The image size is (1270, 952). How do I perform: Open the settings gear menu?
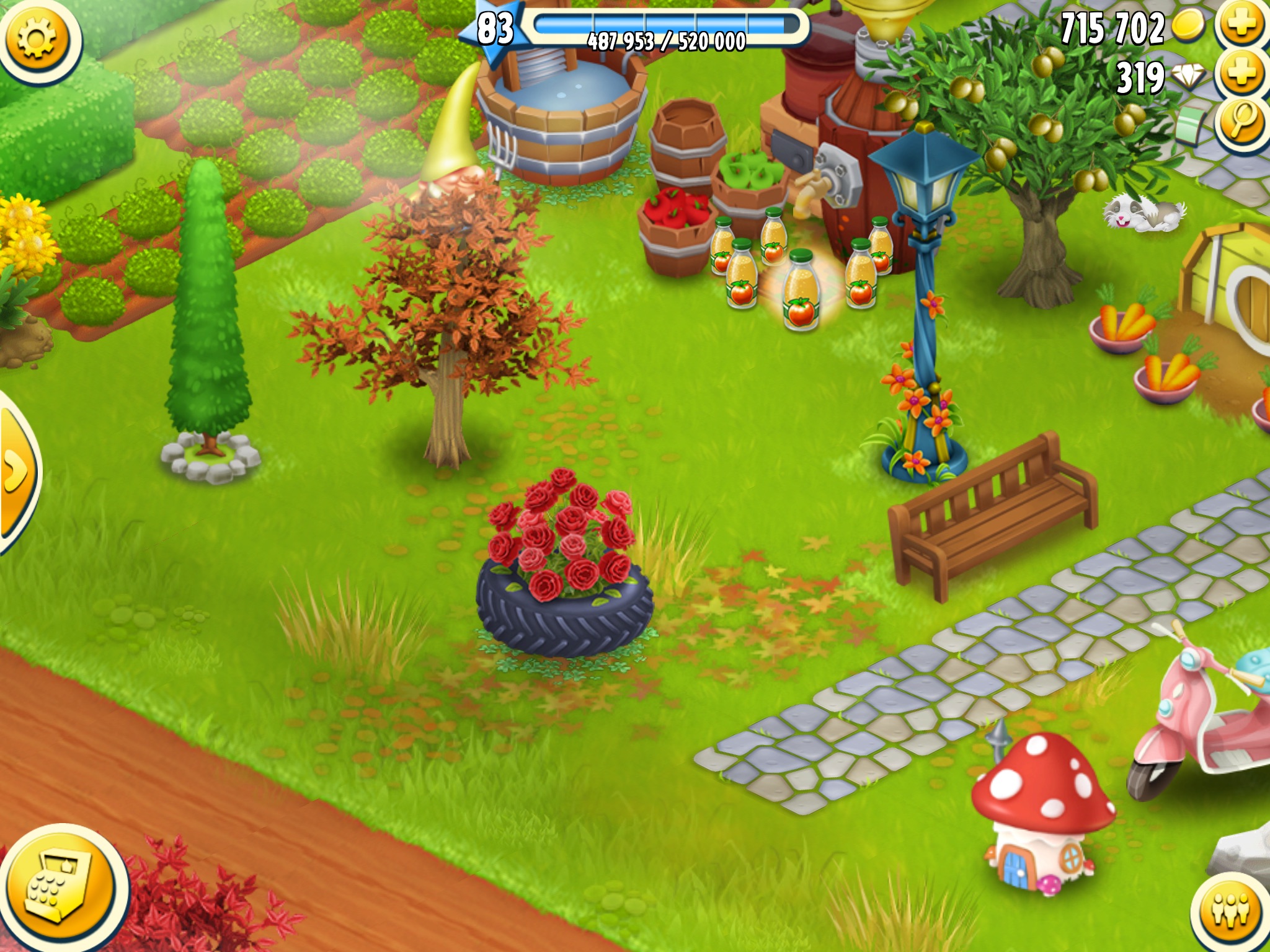tap(37, 40)
